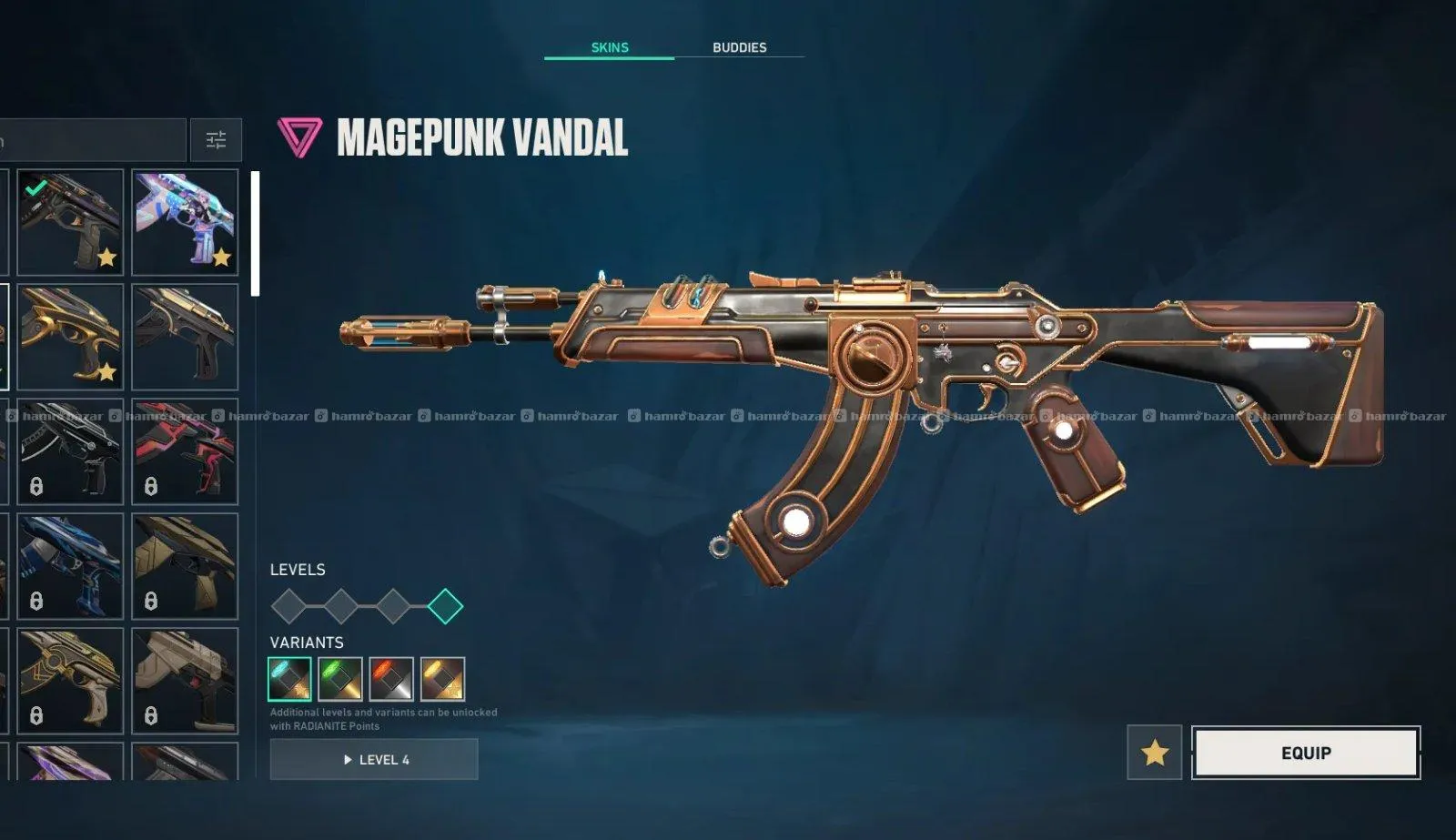This screenshot has width=1456, height=840.
Task: Equip the Magepunk Vandal skin
Action: click(1306, 753)
